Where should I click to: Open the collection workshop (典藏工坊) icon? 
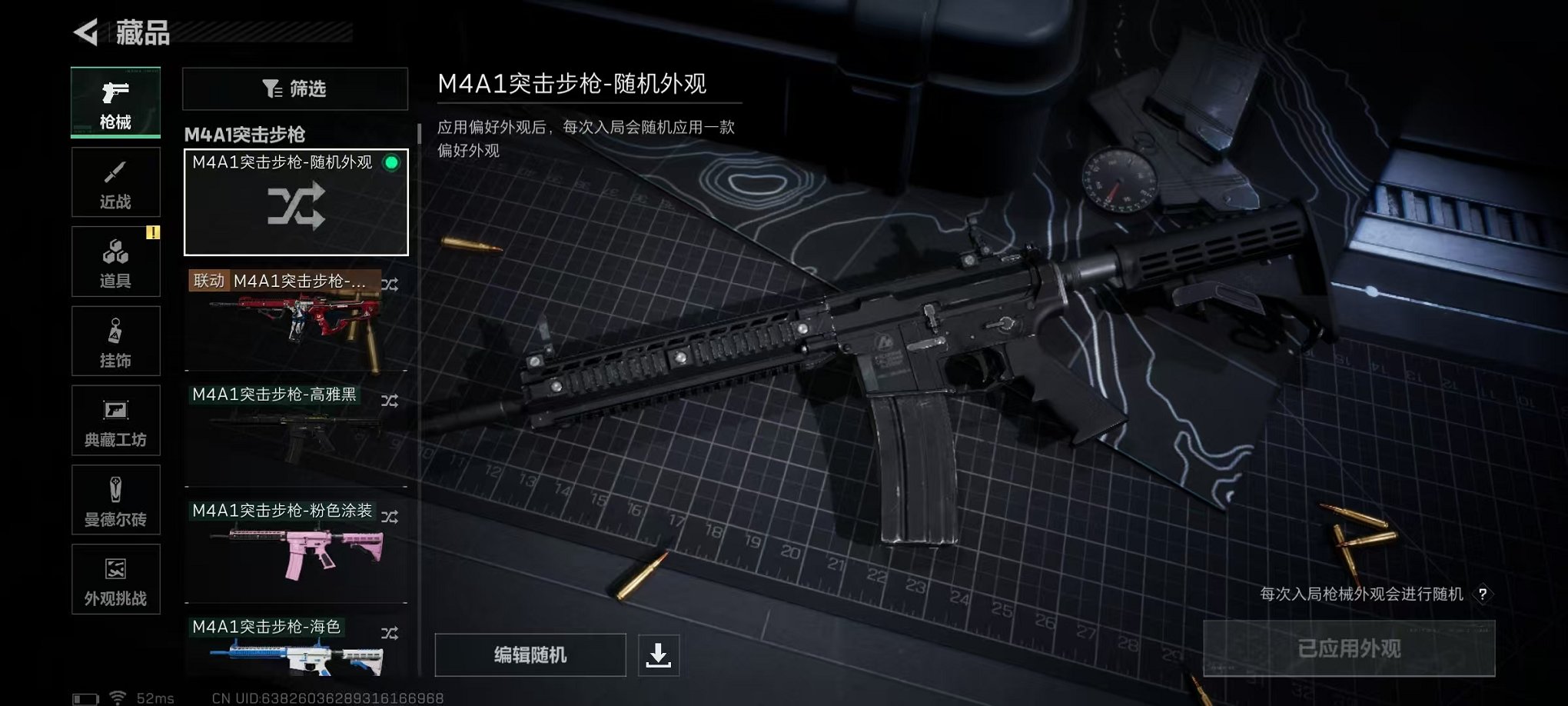coord(115,421)
